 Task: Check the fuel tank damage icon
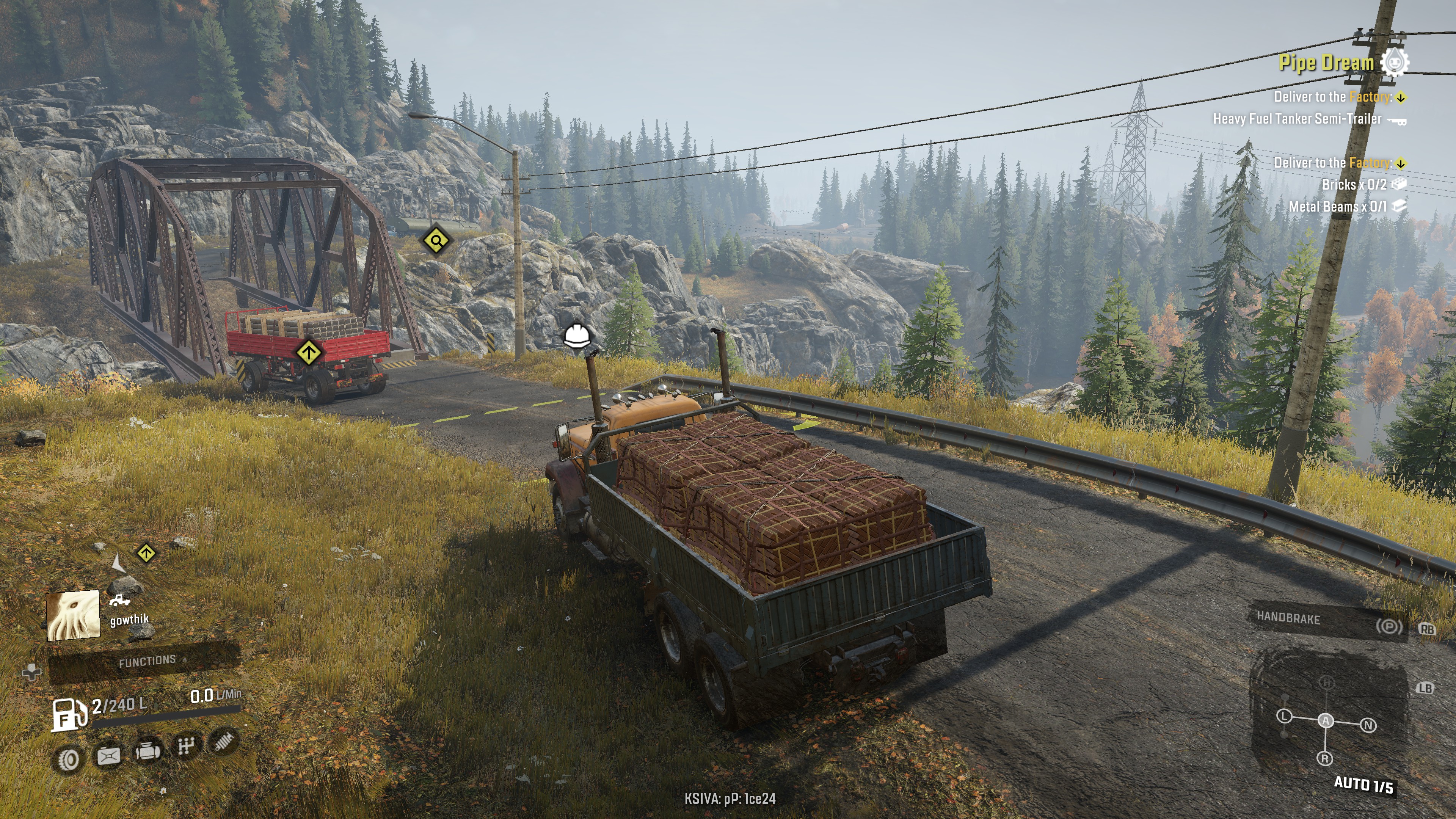click(108, 756)
